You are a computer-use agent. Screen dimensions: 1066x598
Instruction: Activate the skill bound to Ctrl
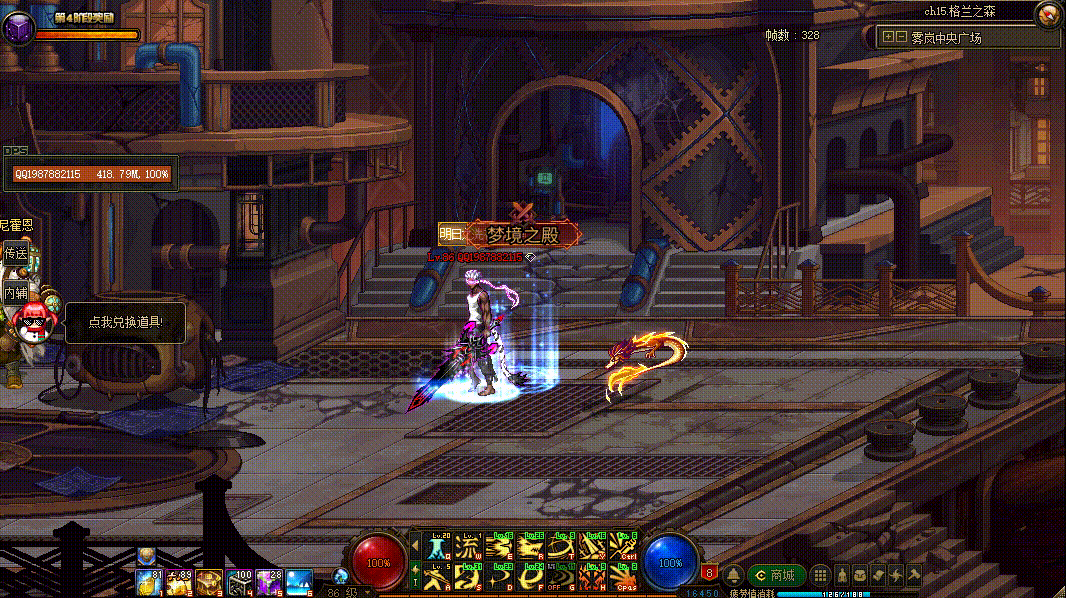(623, 545)
